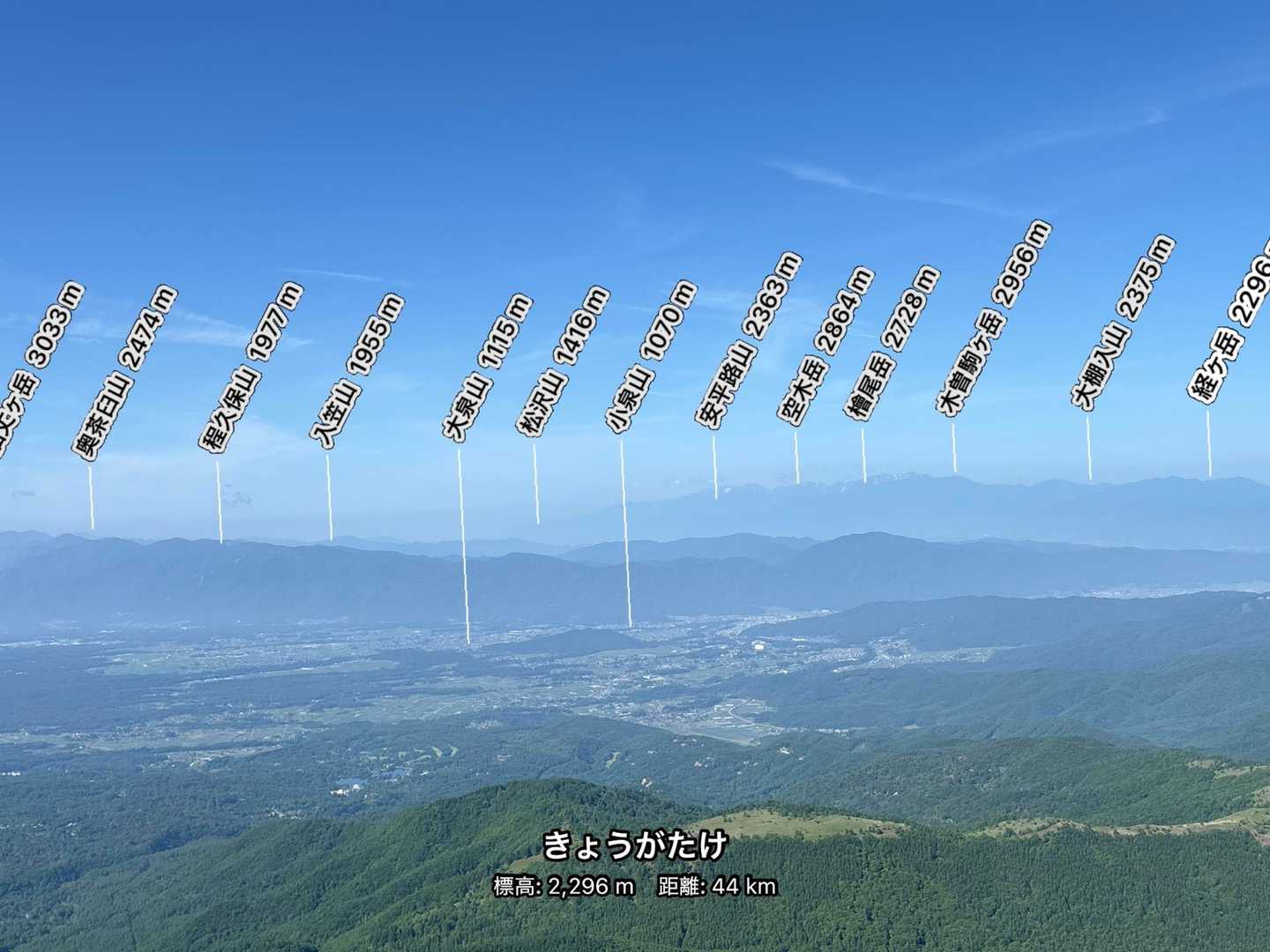Choose the 空木岳 2864 m label
Screen dimensions: 1270x952
826,346
